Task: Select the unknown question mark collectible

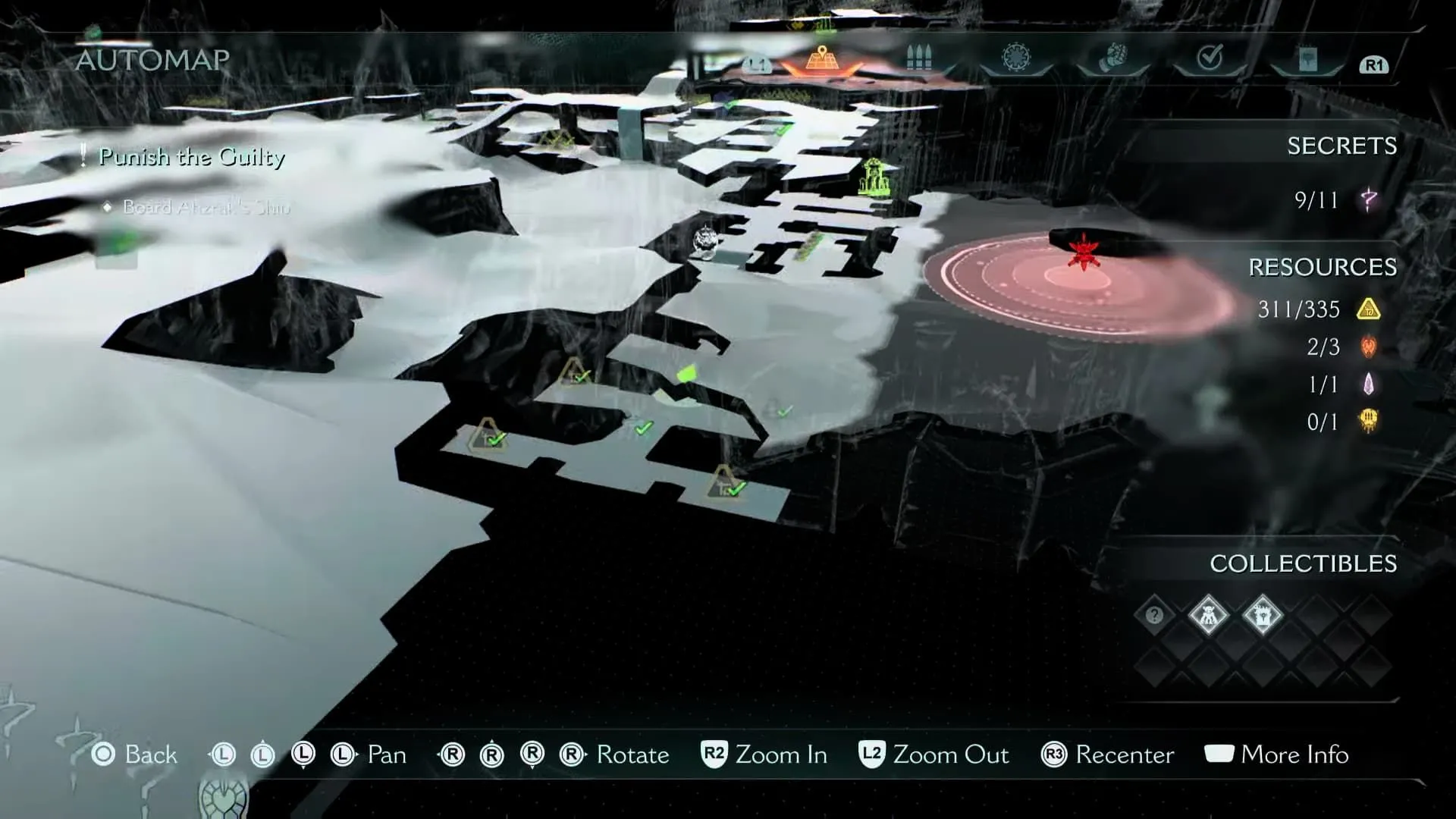Action: (1154, 615)
